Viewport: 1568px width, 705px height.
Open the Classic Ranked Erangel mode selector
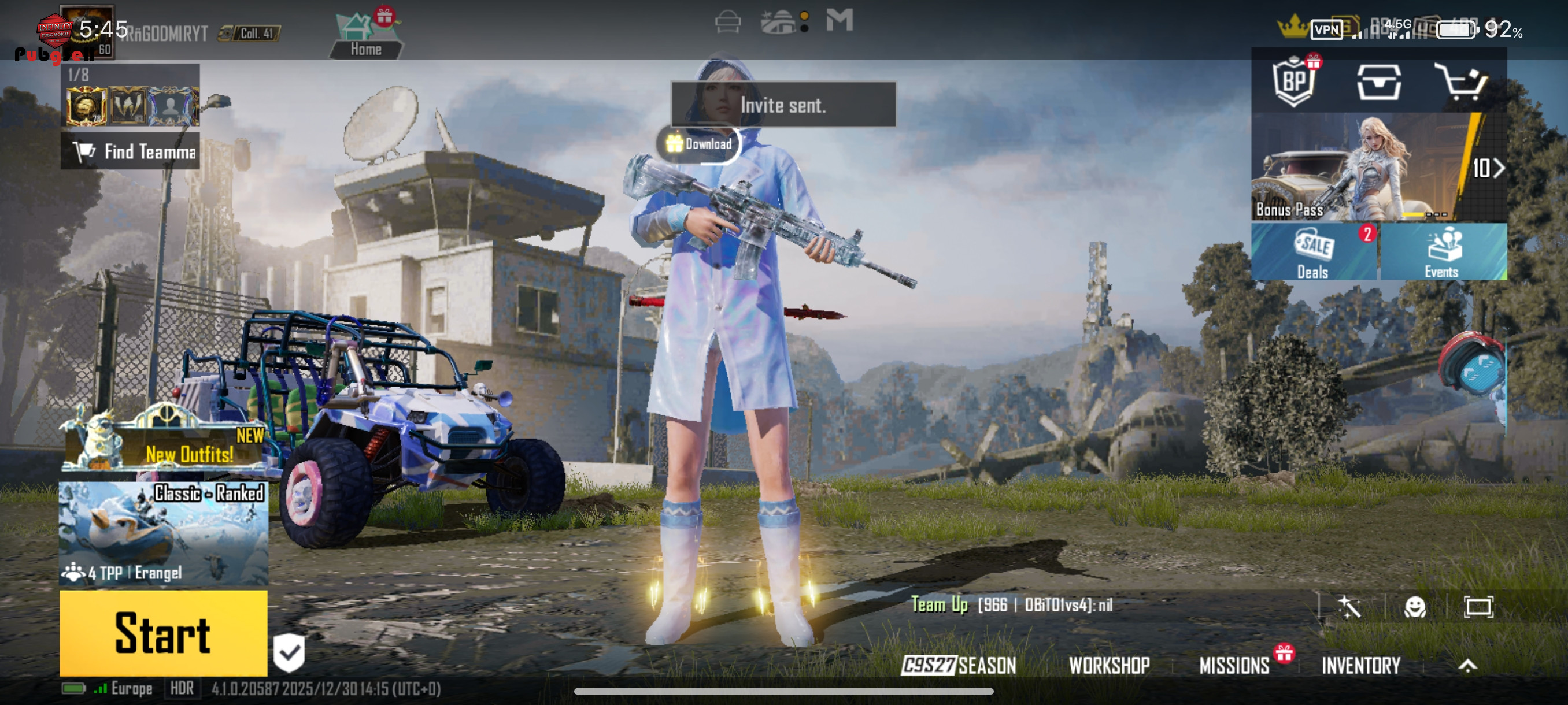[x=163, y=533]
